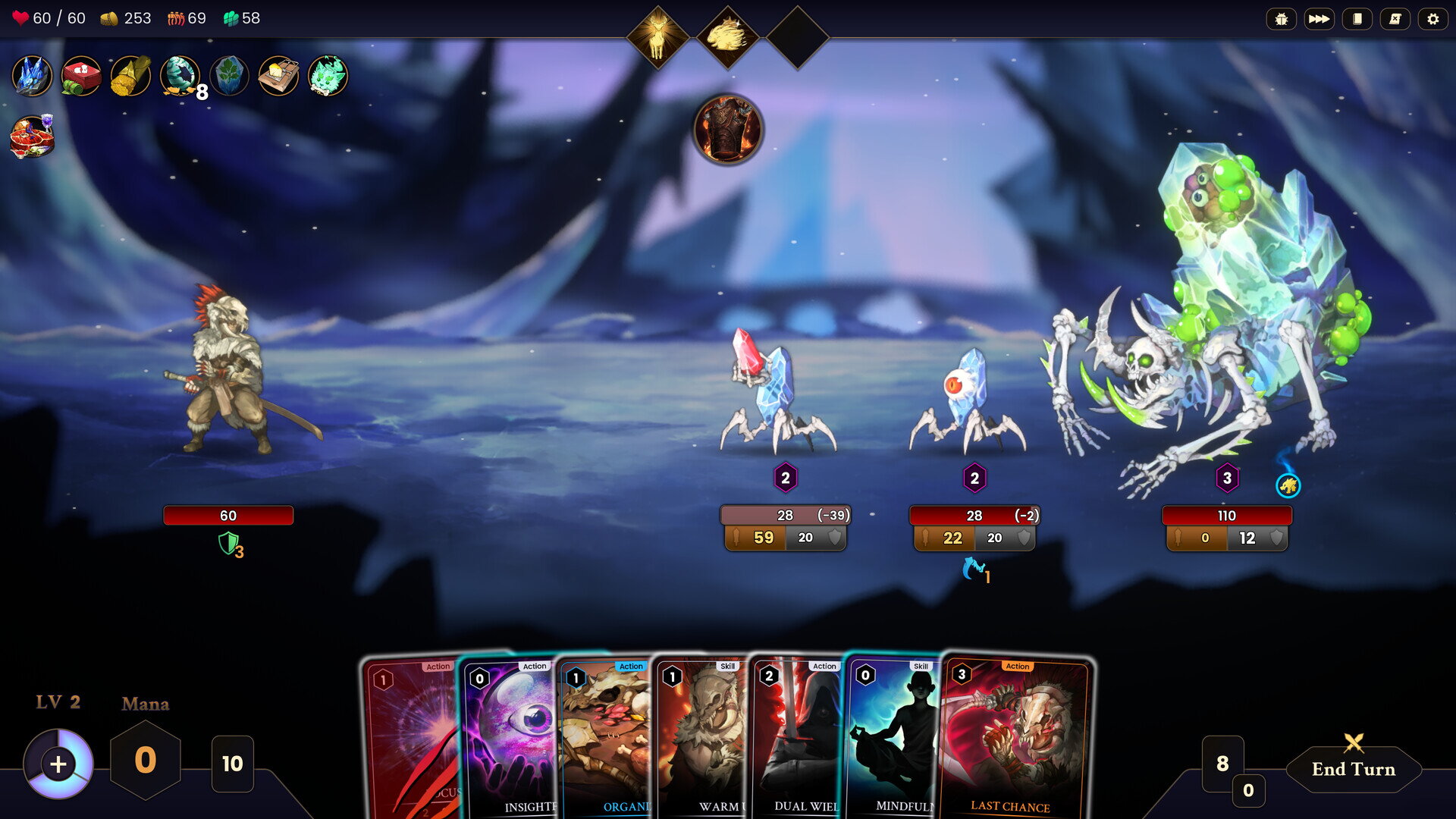Inspect the mousetrap with cheese relic
This screenshot has height=819, width=1456.
[278, 76]
